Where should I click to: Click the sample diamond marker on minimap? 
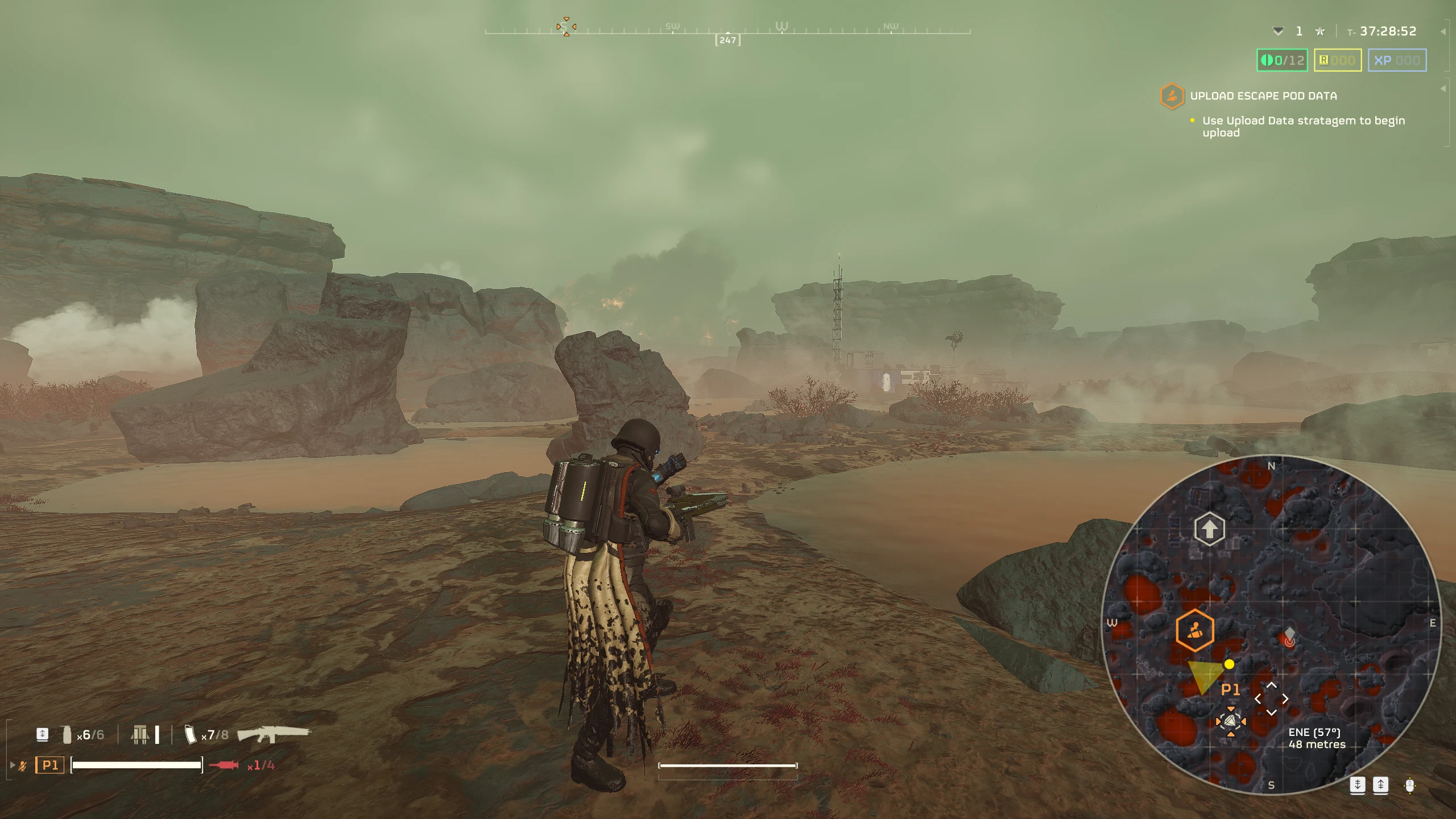pos(1289,632)
